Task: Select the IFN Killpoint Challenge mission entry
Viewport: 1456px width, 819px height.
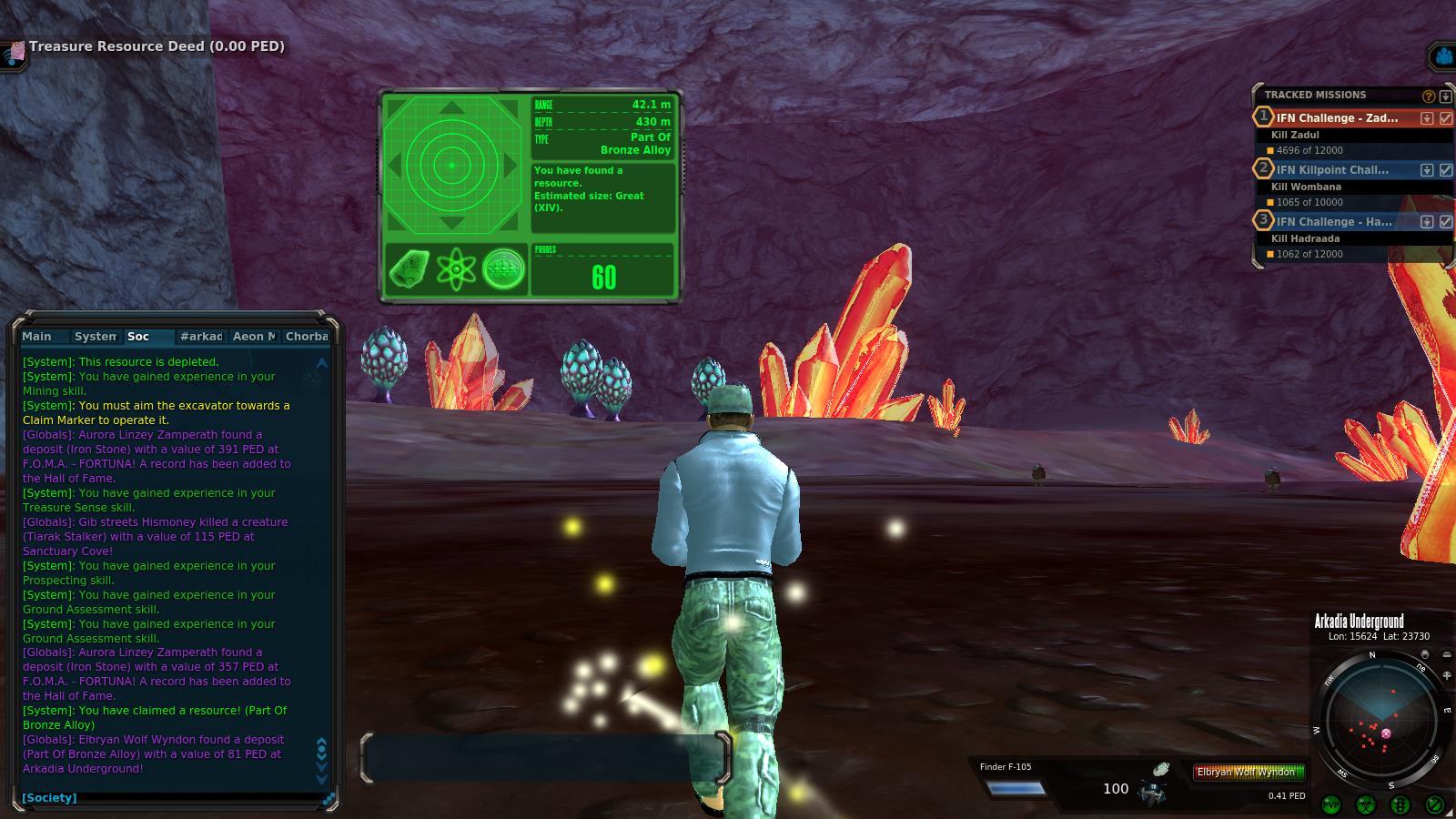Action: tap(1332, 170)
